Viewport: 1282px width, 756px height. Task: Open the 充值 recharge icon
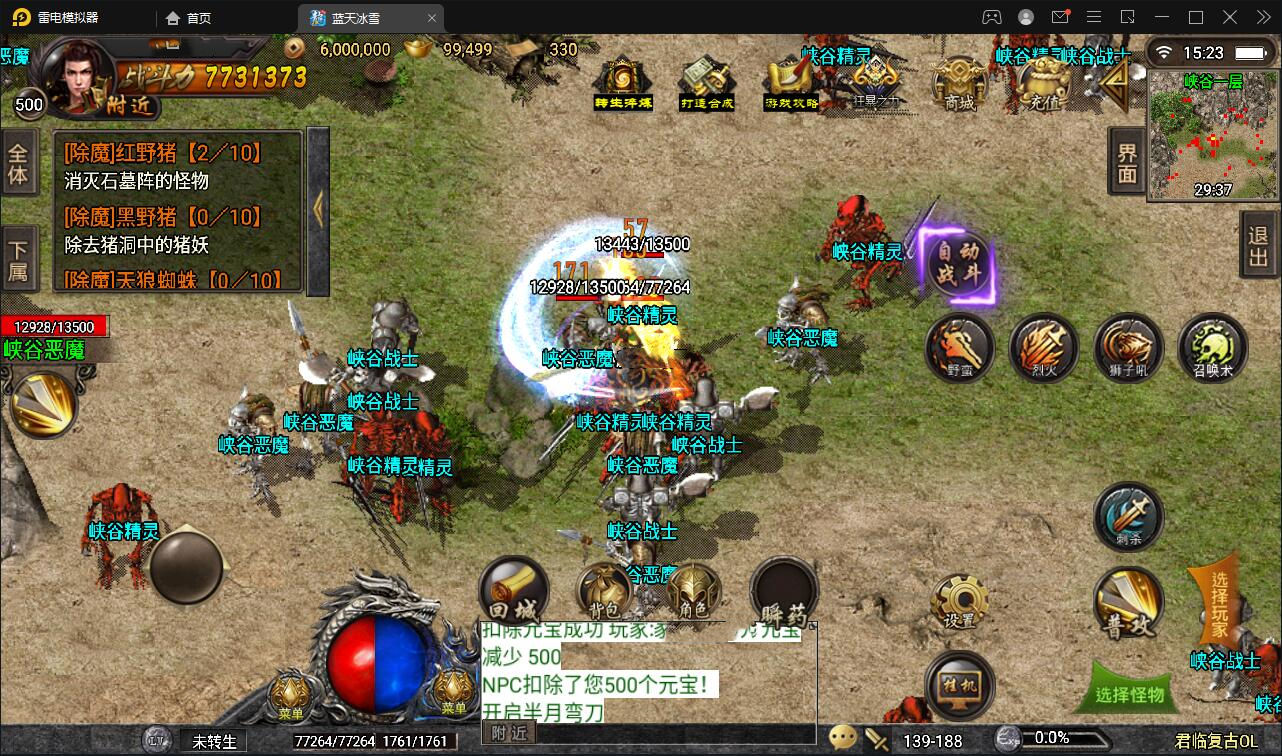click(x=1045, y=85)
